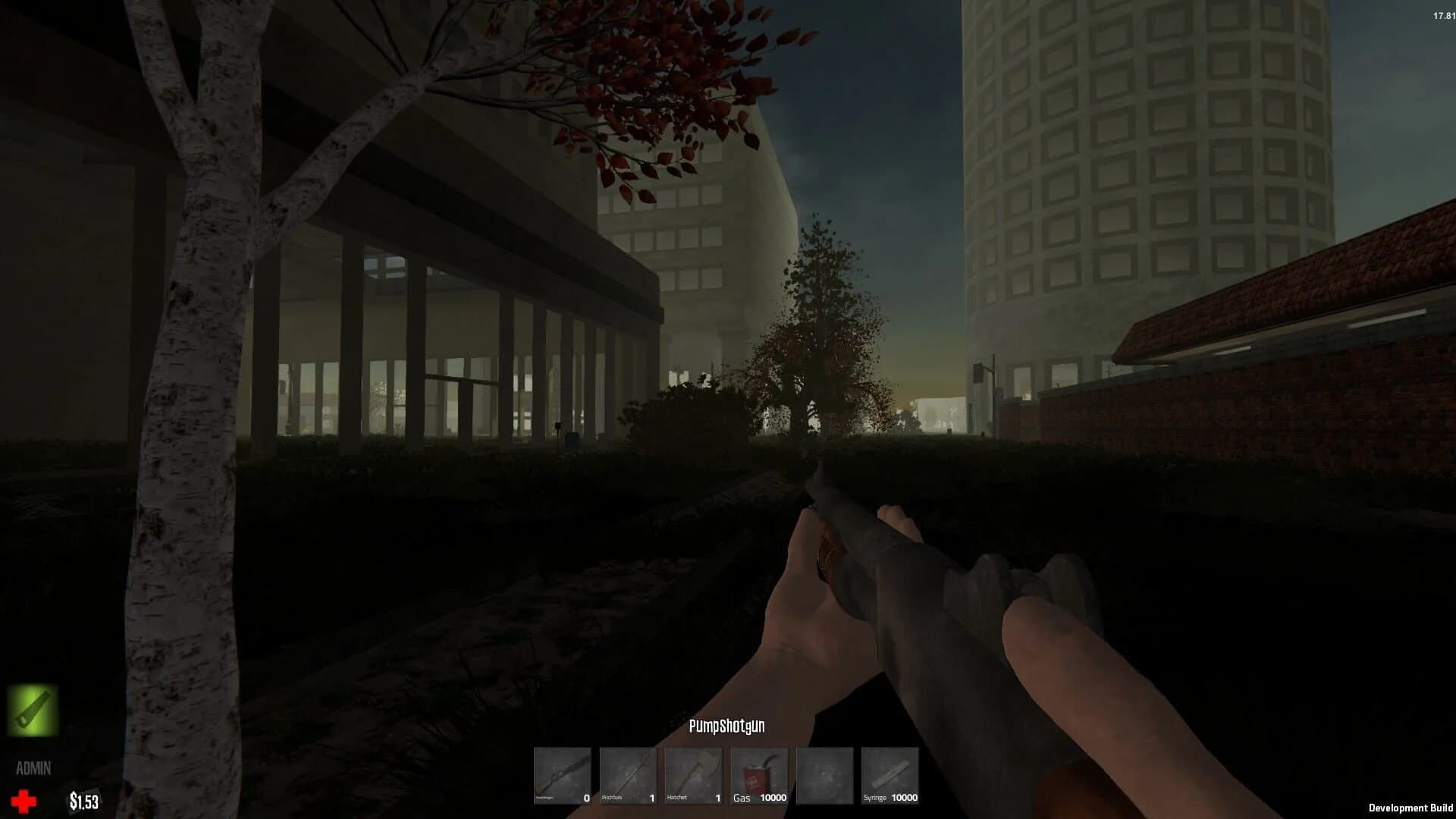Image resolution: width=1456 pixels, height=819 pixels.
Task: Click the shotgun ammo count showing 0
Action: click(585, 797)
